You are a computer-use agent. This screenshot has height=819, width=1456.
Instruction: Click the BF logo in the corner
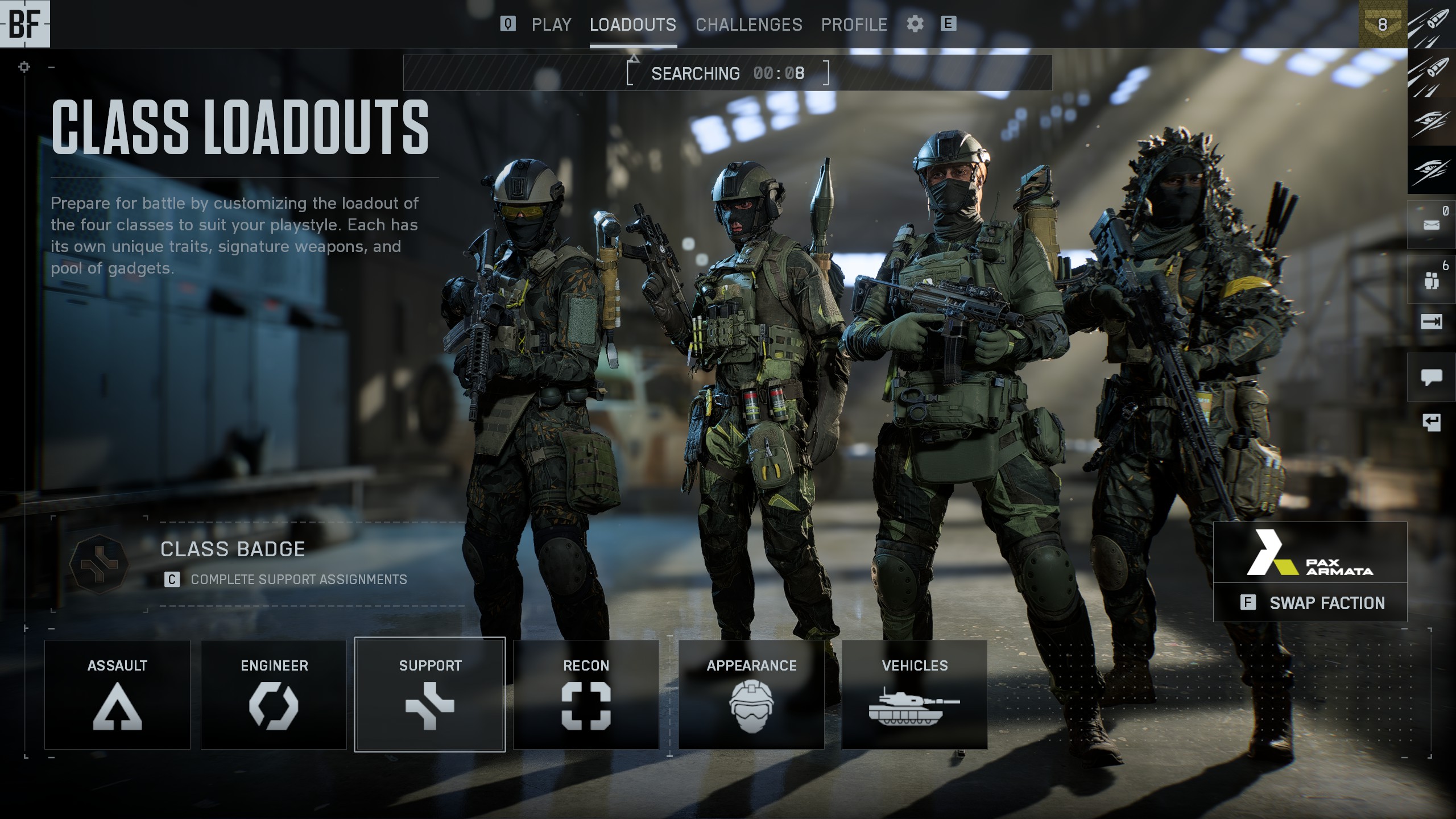click(25, 24)
